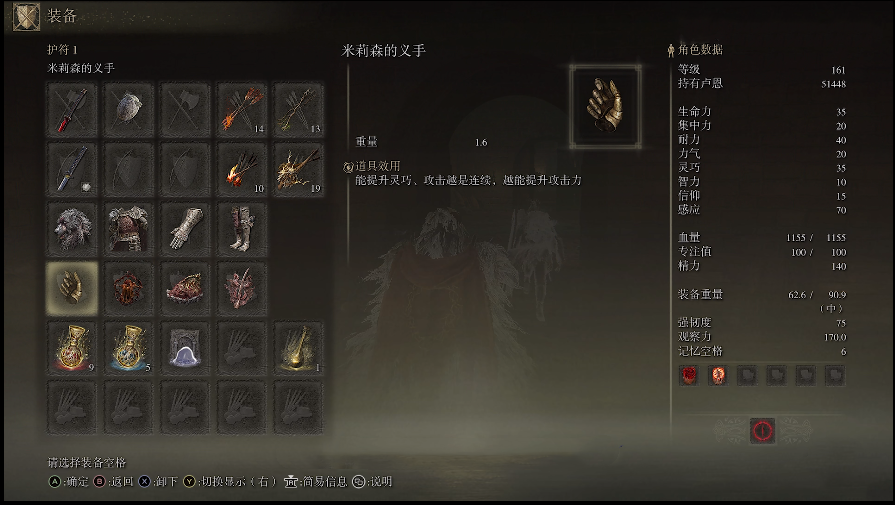The height and width of the screenshot is (505, 895).
Task: Select the red-hilted katana weapon slot
Action: point(72,109)
